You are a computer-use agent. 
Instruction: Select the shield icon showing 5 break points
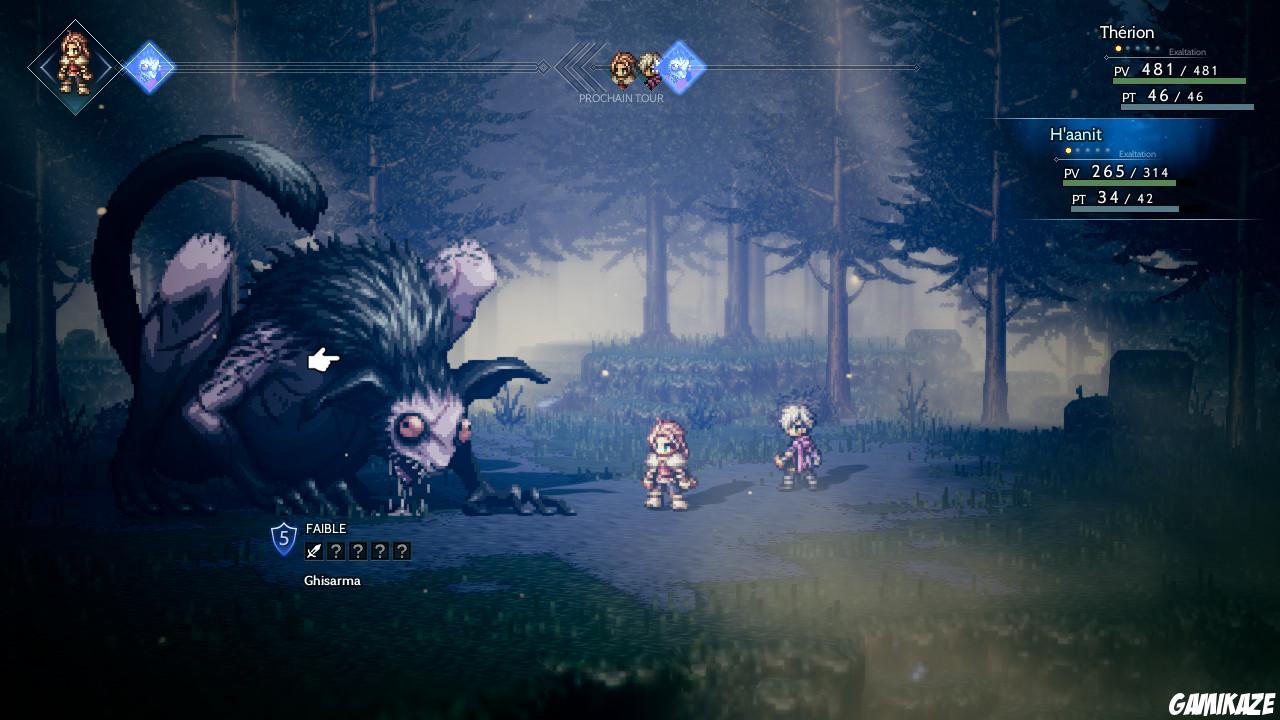pyautogui.click(x=283, y=540)
